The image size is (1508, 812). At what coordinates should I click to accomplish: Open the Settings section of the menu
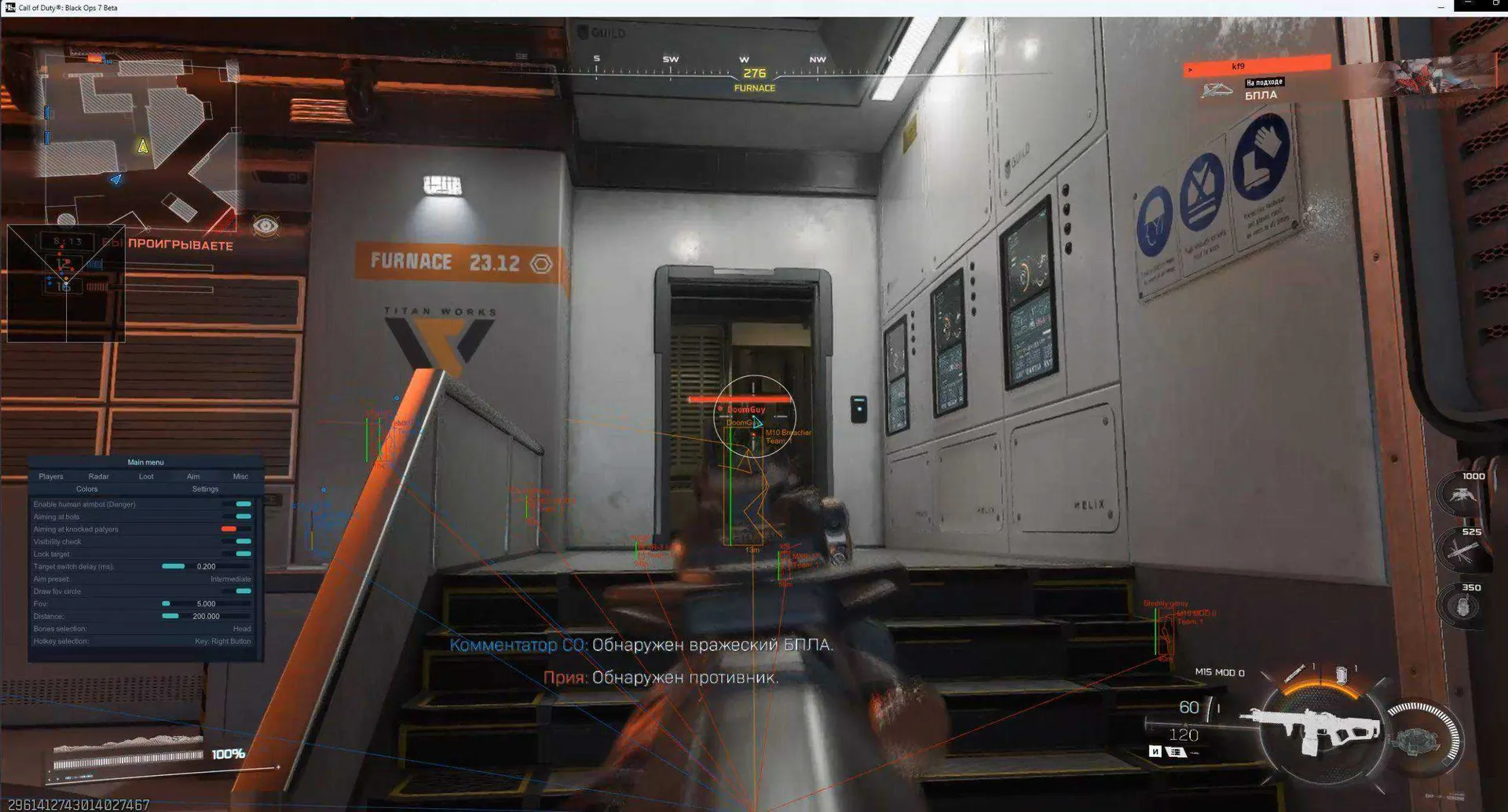tap(205, 488)
